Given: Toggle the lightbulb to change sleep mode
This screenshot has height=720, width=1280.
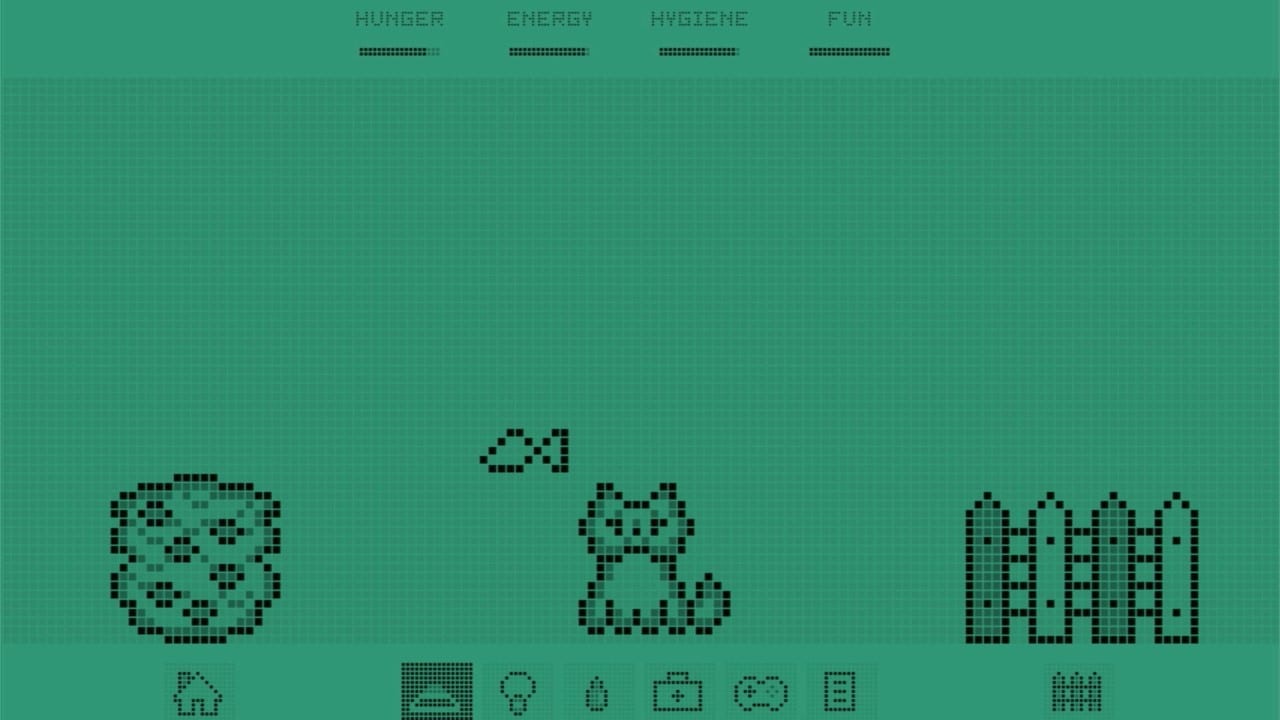Looking at the screenshot, I should point(518,692).
